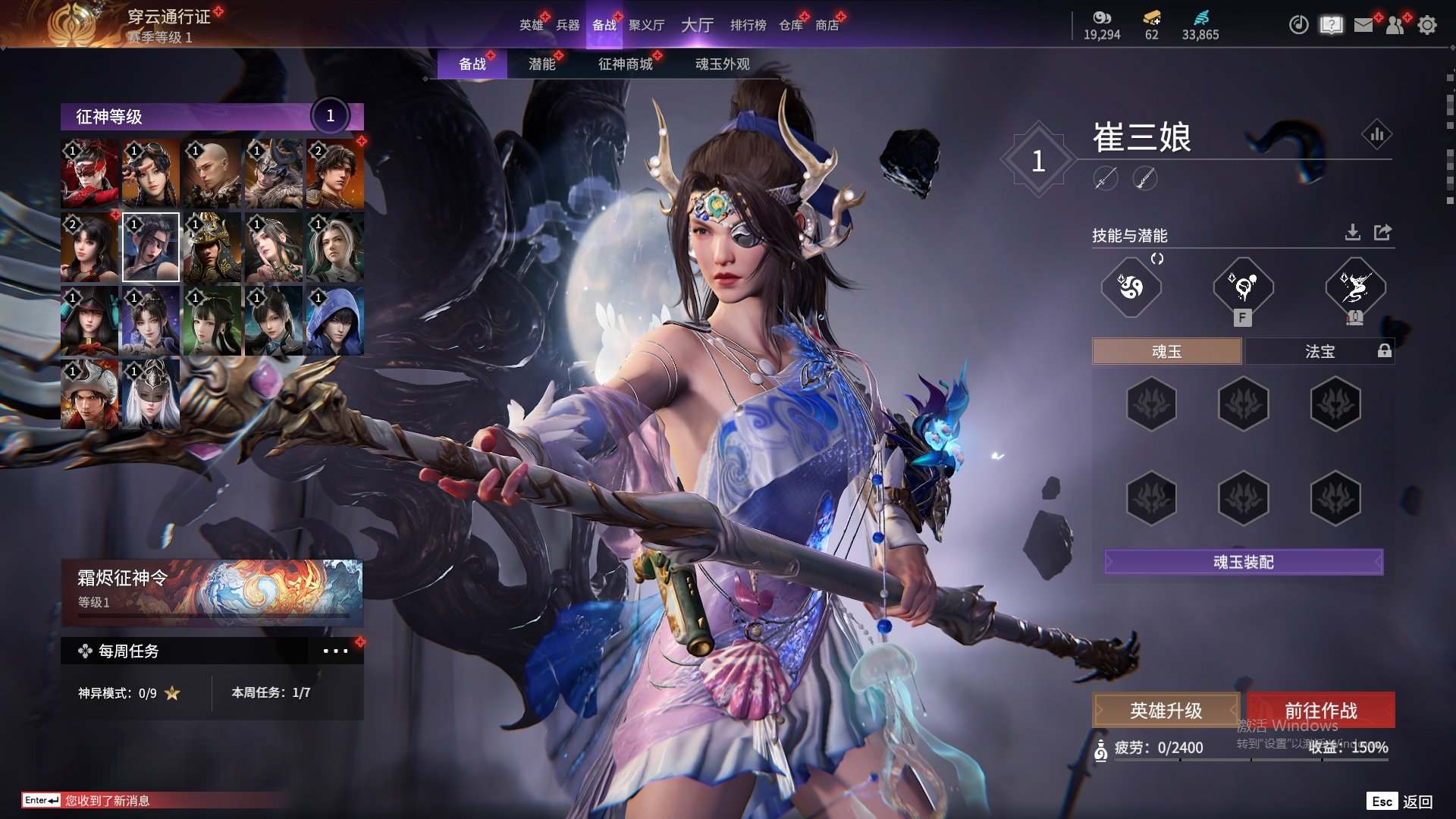Open the 霜烬征神令 banner
Image resolution: width=1456 pixels, height=819 pixels.
[212, 591]
